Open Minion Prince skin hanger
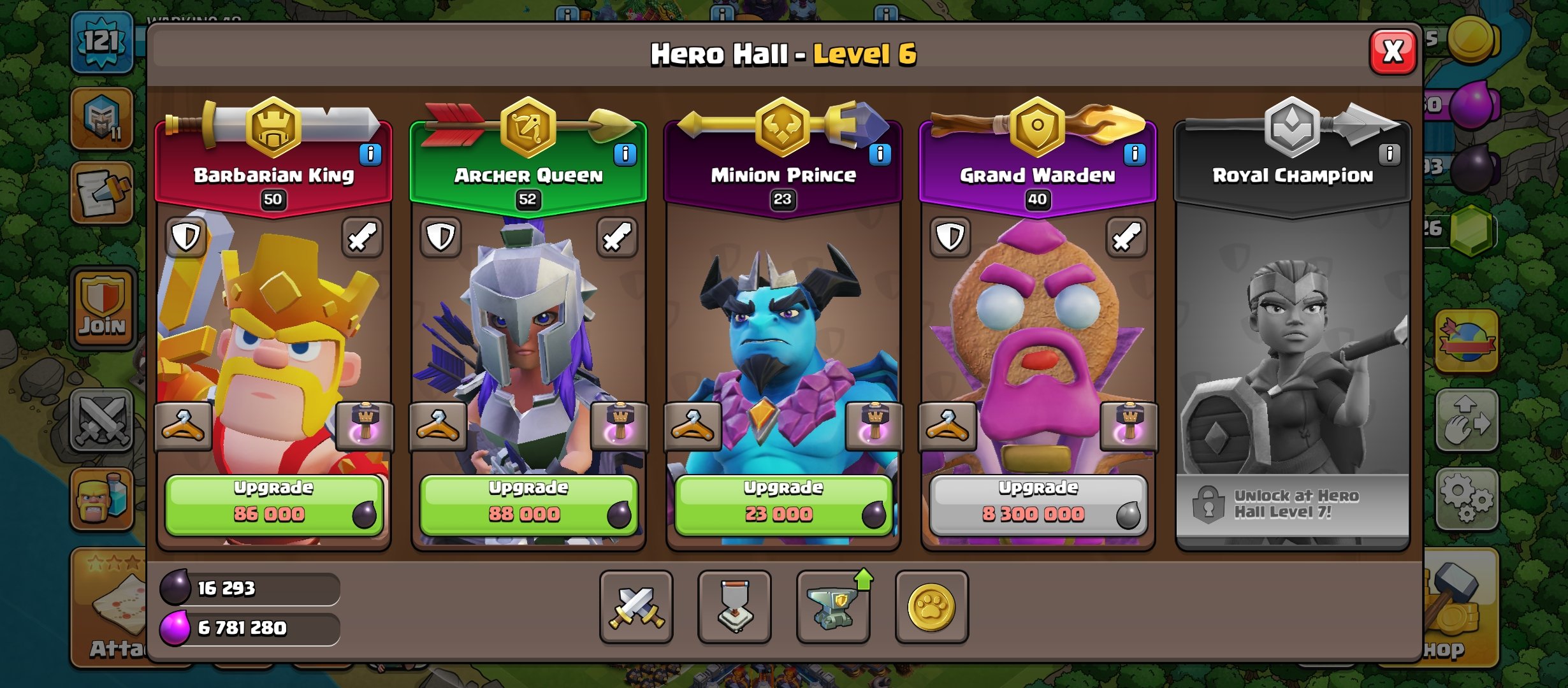Image resolution: width=1568 pixels, height=688 pixels. click(693, 426)
